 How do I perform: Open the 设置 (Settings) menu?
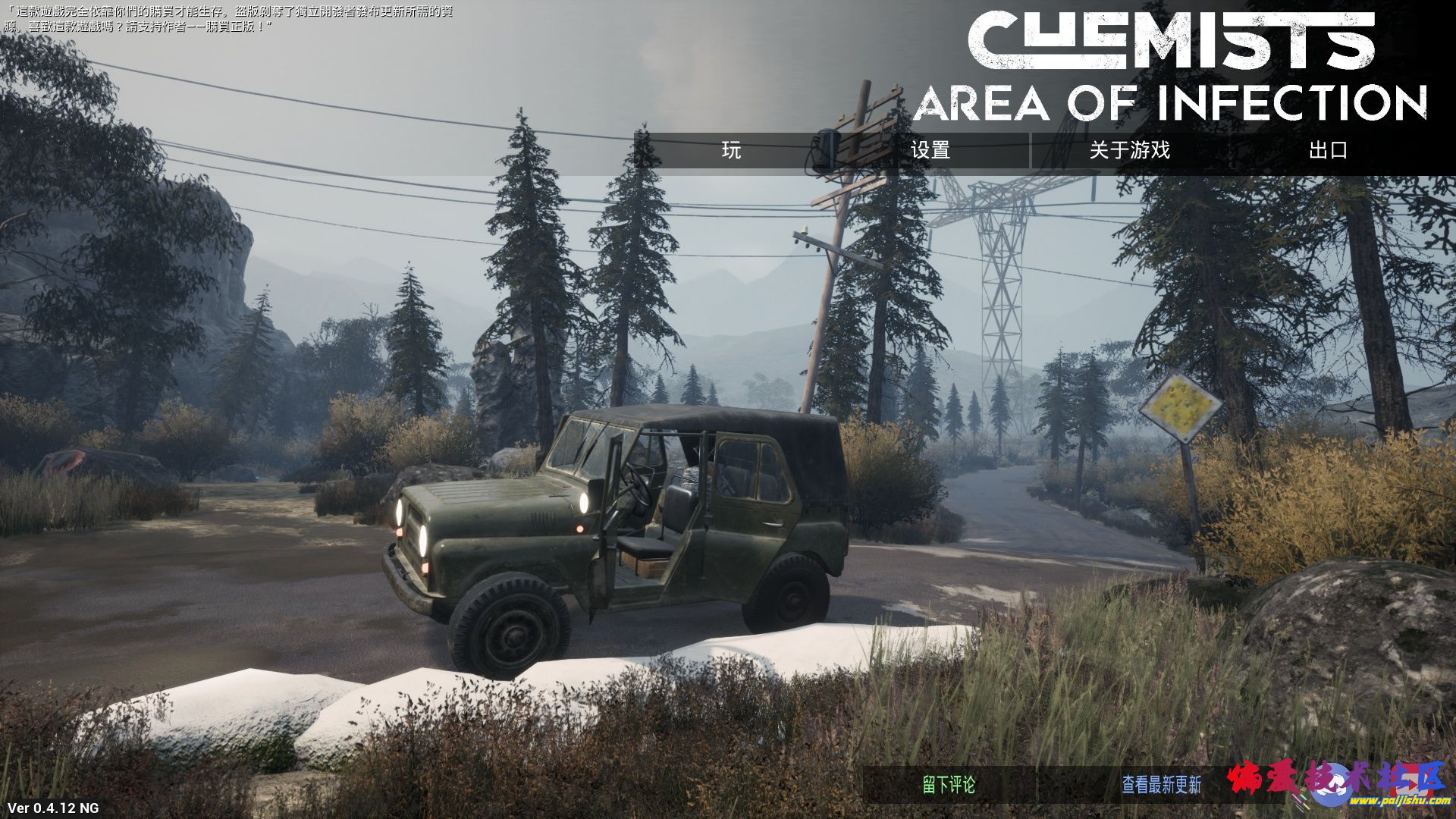pos(930,150)
